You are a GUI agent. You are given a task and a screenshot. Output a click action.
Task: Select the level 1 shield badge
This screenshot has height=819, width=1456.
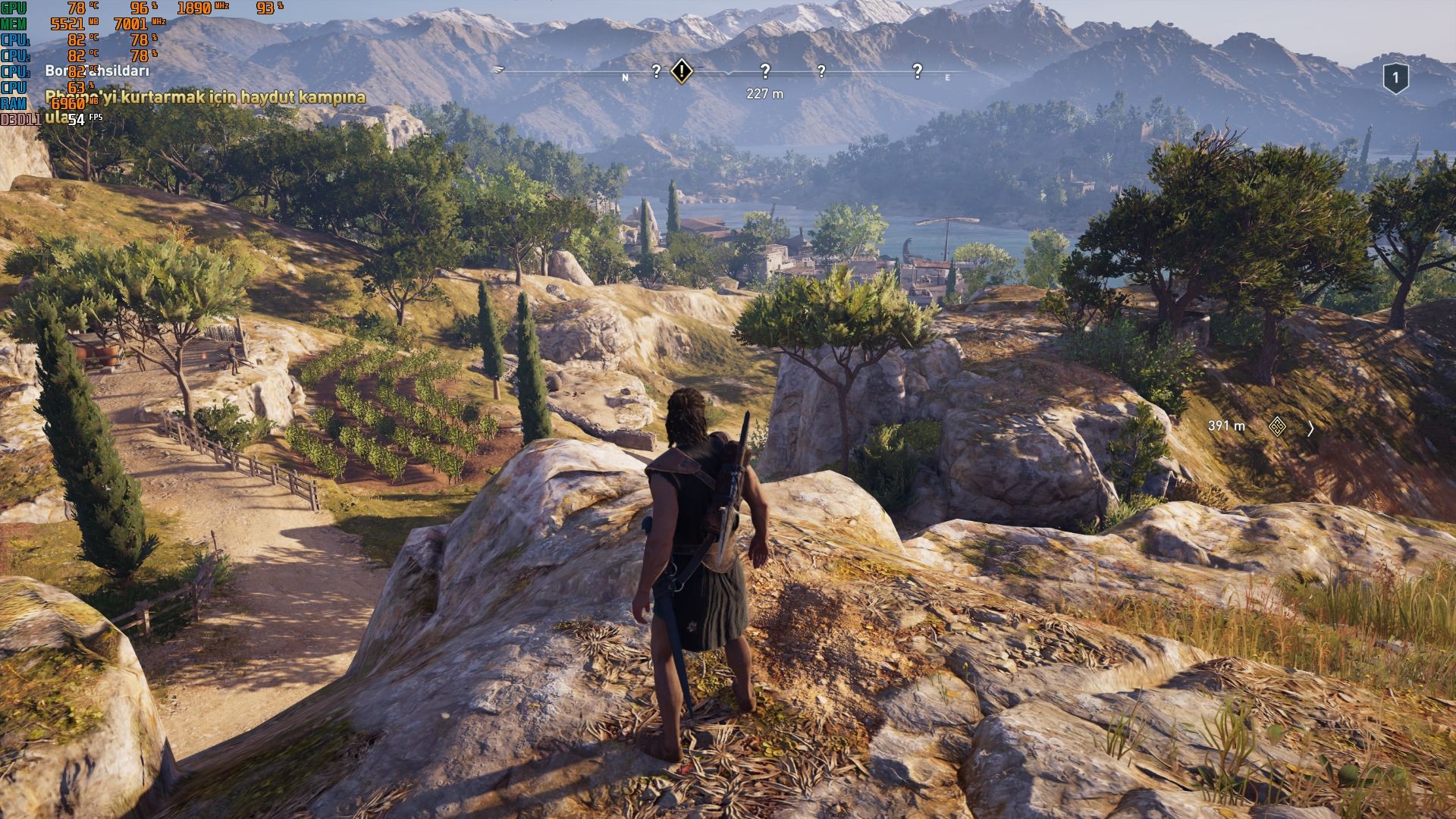point(1395,78)
